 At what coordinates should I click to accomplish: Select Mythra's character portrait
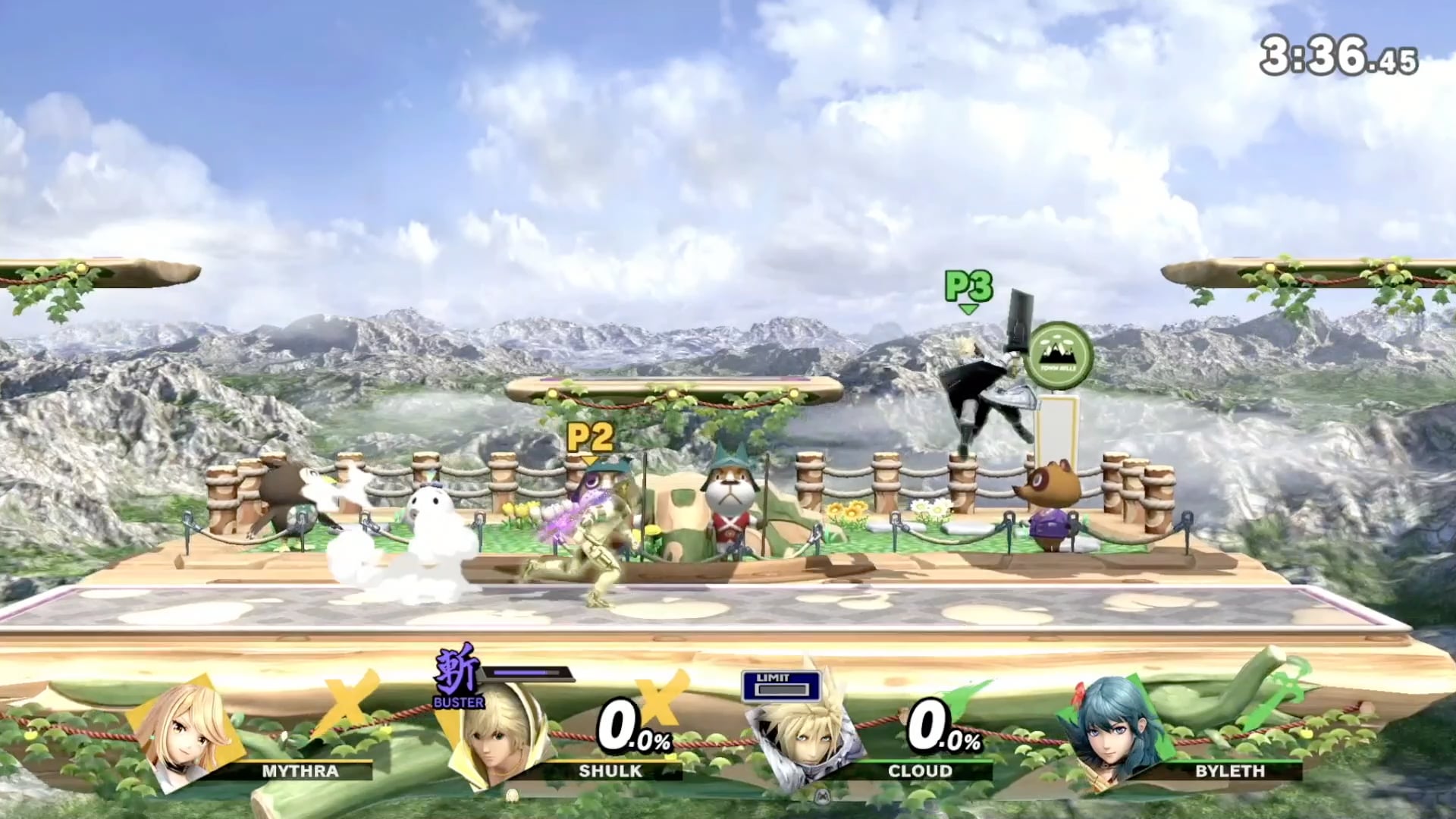187,732
